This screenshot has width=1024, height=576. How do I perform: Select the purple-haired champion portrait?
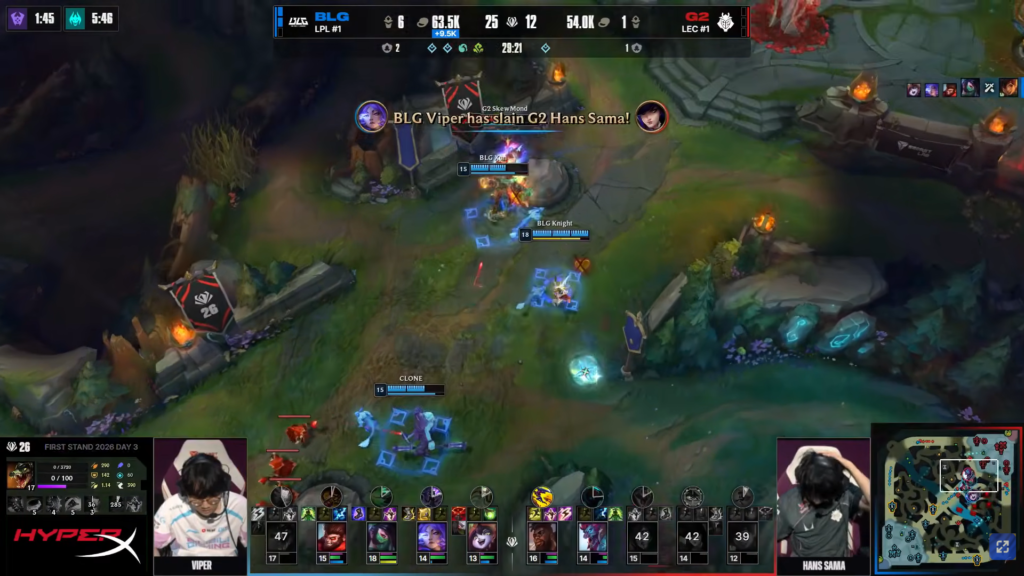click(431, 537)
